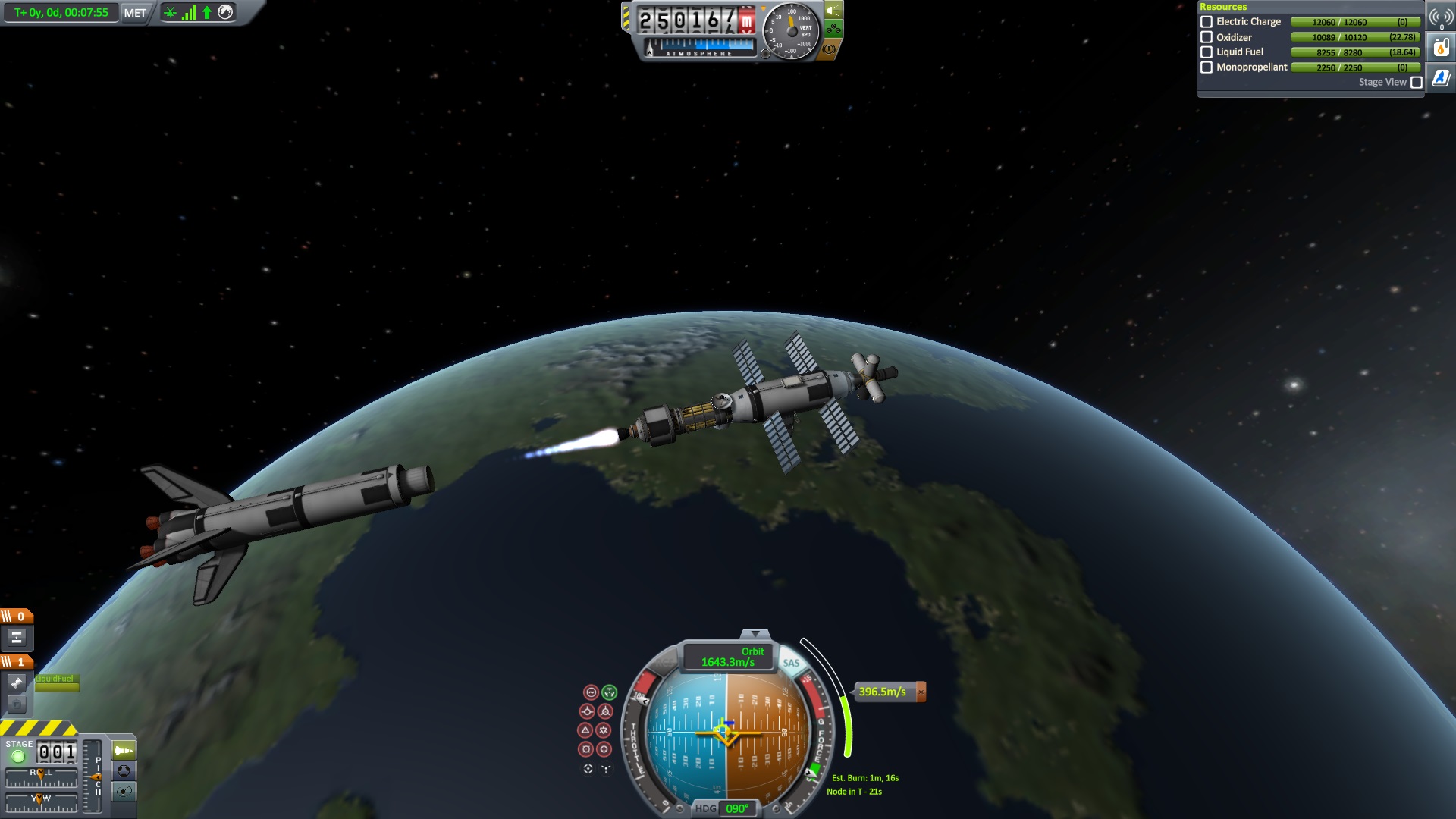Enable the Monopropellant resource checkbox
Viewport: 1456px width, 819px height.
pyautogui.click(x=1207, y=67)
